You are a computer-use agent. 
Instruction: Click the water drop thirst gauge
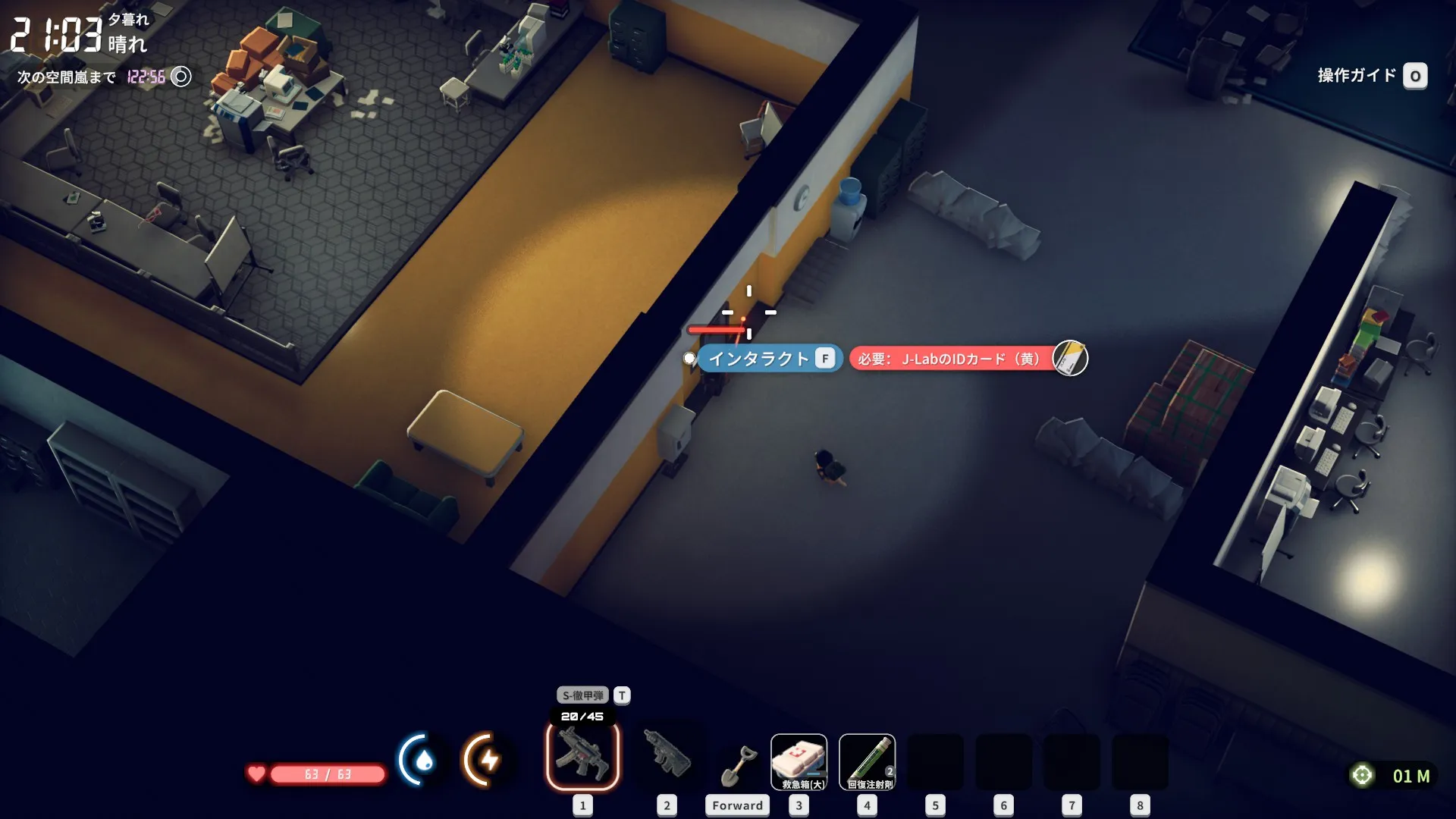pyautogui.click(x=422, y=759)
